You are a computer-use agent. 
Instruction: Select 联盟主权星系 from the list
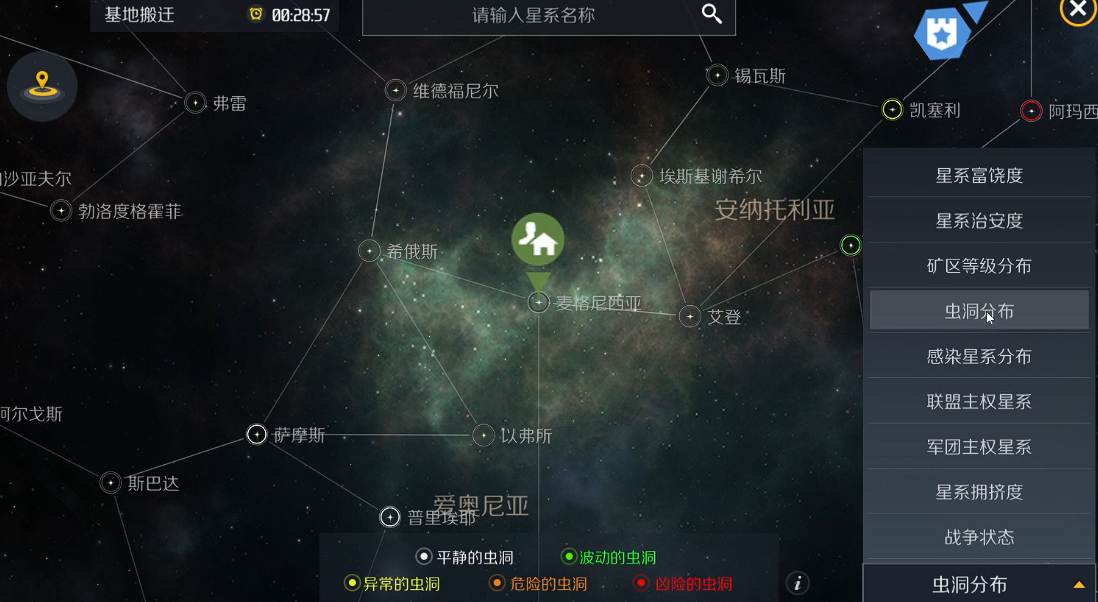tap(979, 402)
